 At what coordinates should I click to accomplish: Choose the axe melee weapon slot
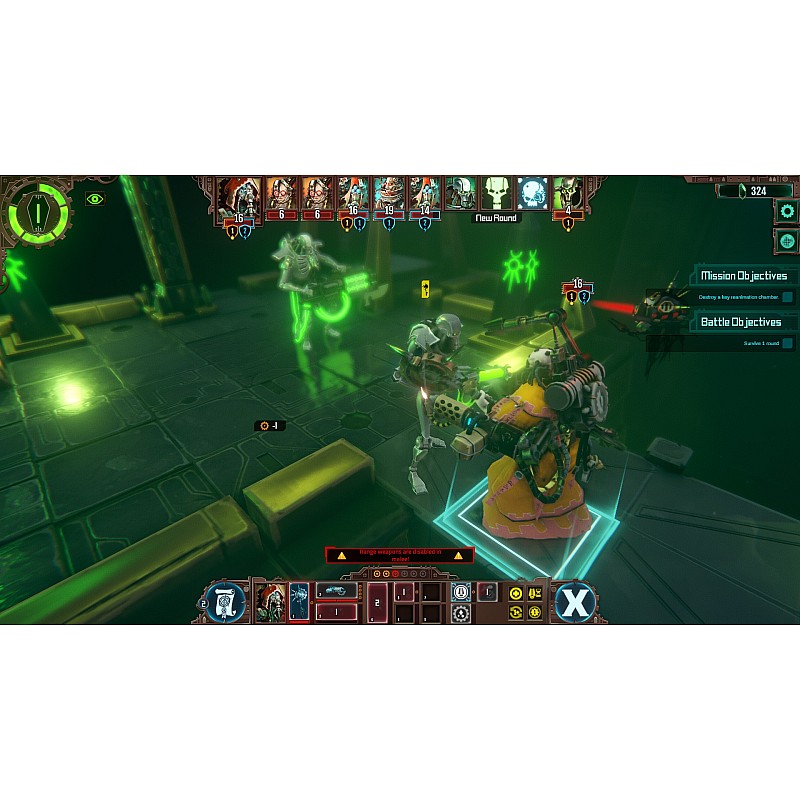coord(300,602)
